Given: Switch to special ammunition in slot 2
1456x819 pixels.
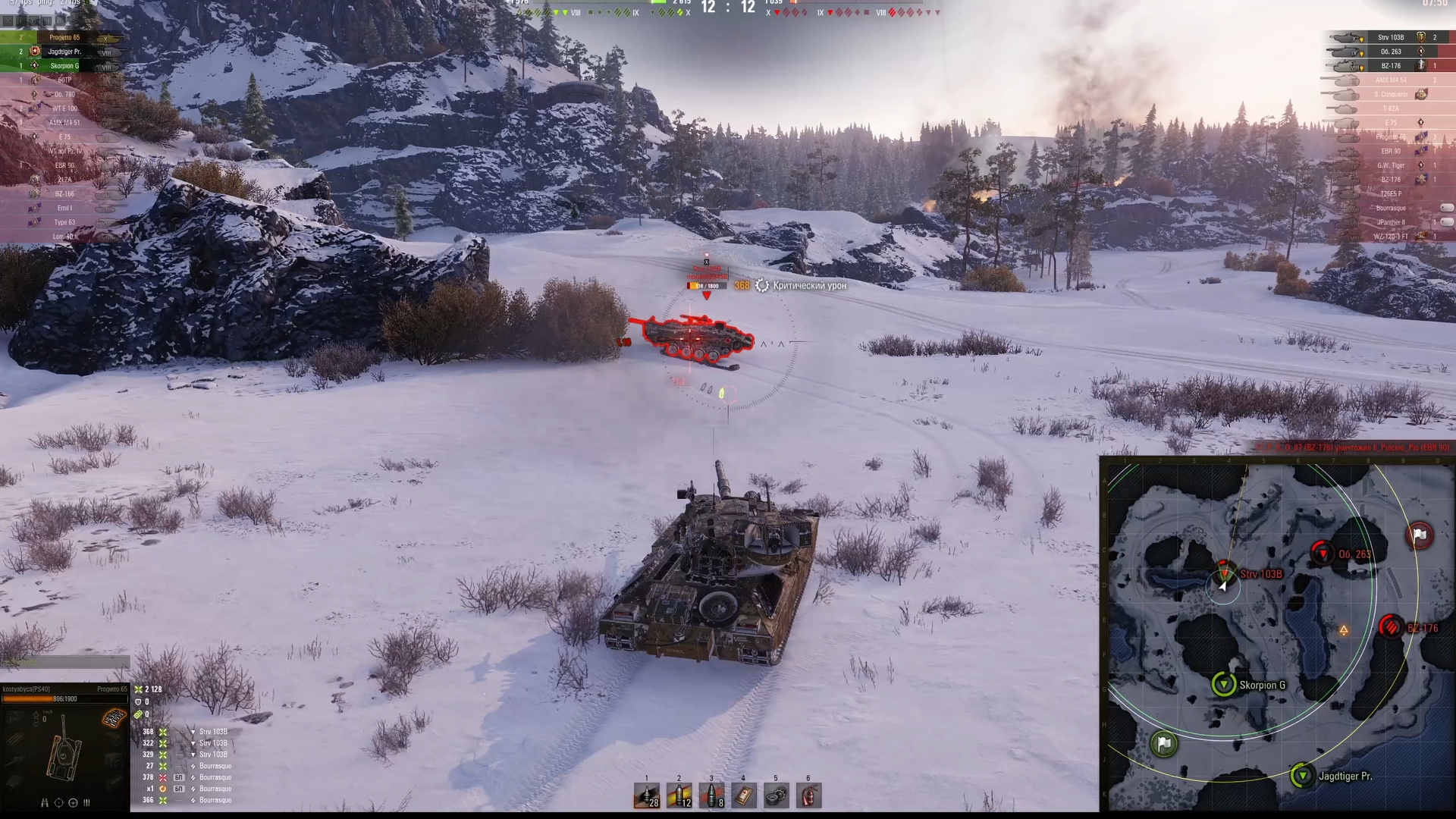Looking at the screenshot, I should (679, 796).
